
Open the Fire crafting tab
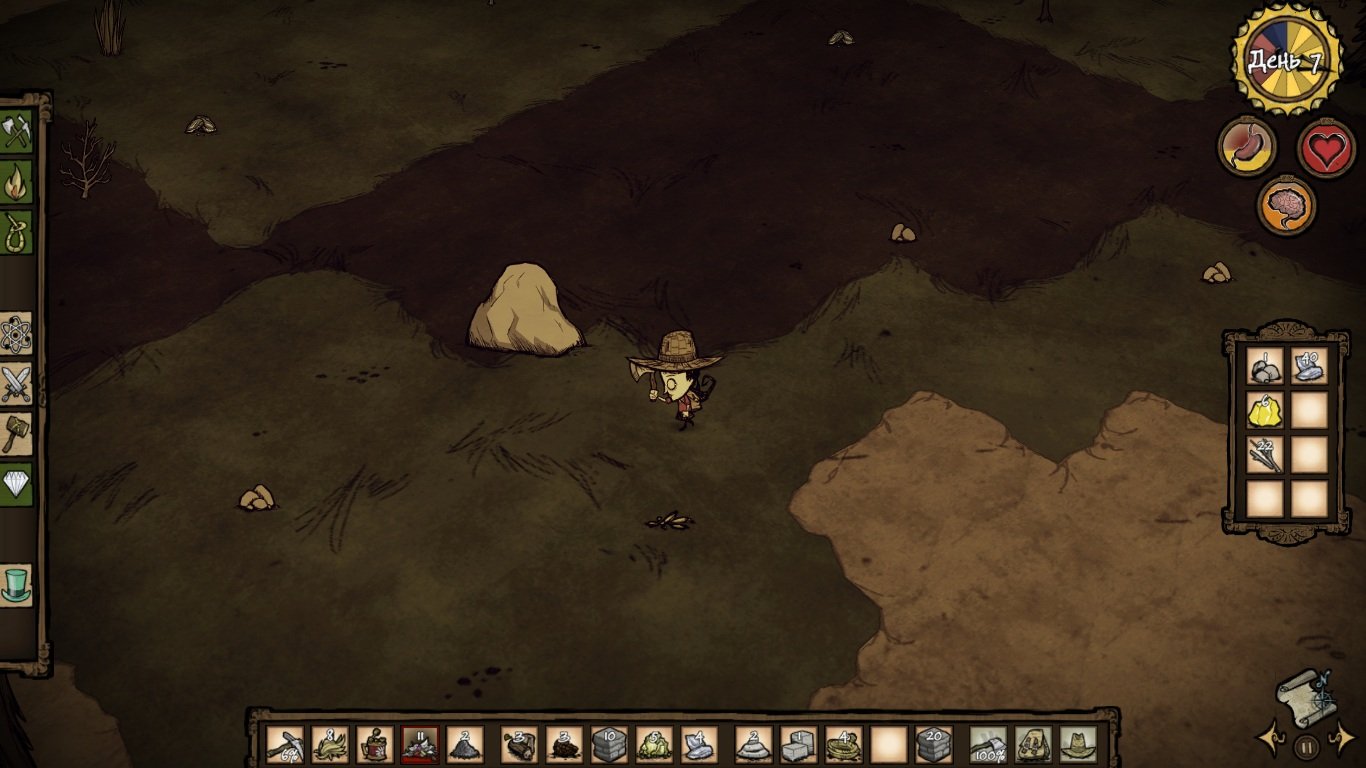pos(17,182)
